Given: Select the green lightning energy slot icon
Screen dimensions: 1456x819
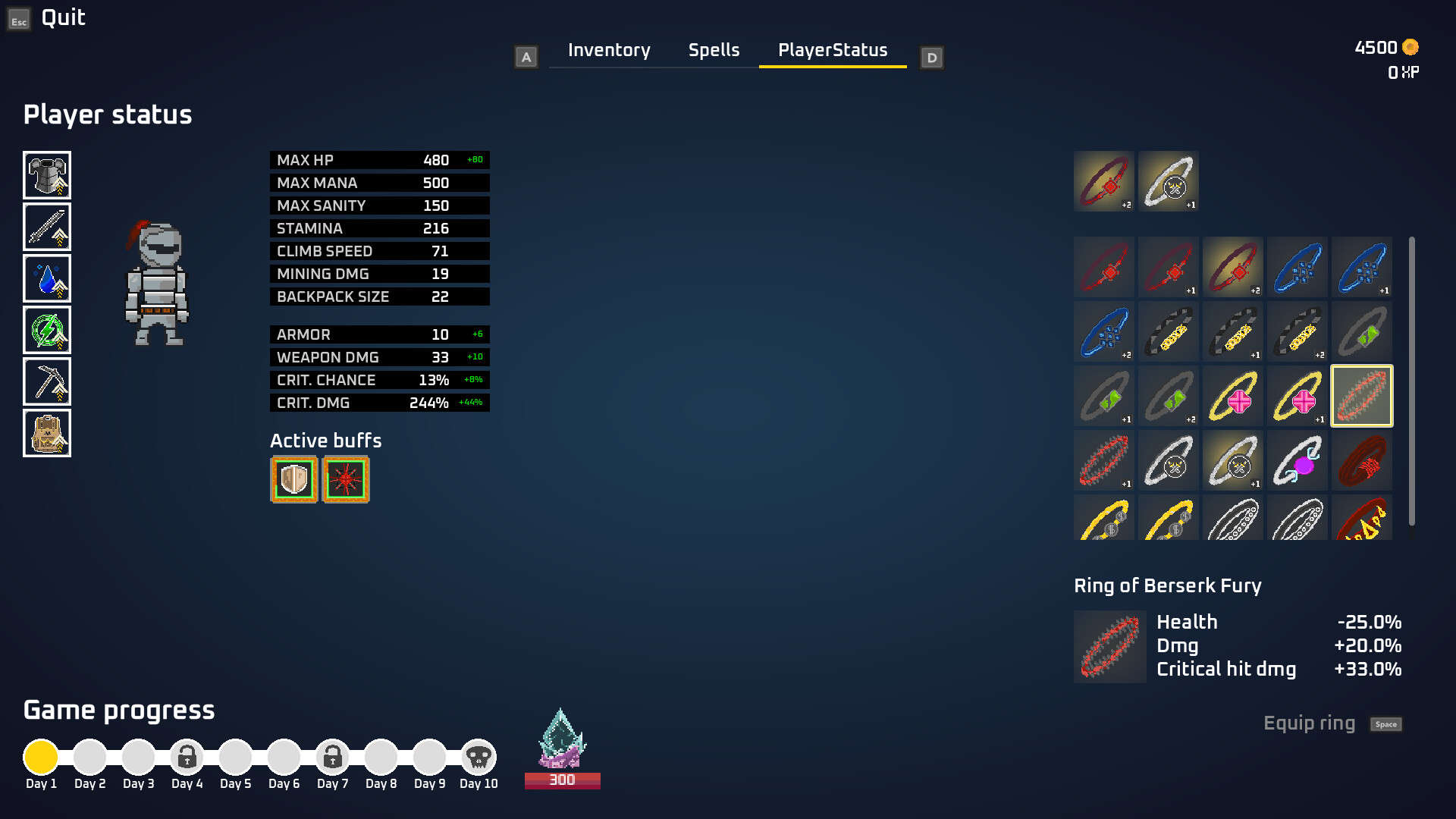Looking at the screenshot, I should [x=47, y=330].
